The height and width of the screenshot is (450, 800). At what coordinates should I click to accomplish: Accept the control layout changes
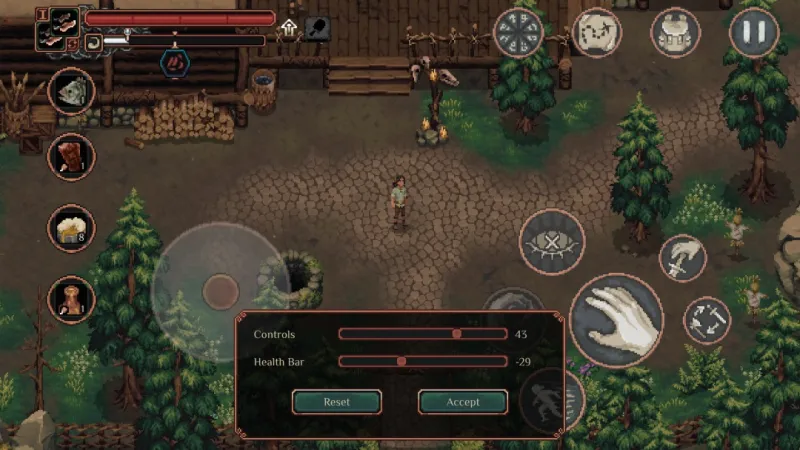coord(462,401)
